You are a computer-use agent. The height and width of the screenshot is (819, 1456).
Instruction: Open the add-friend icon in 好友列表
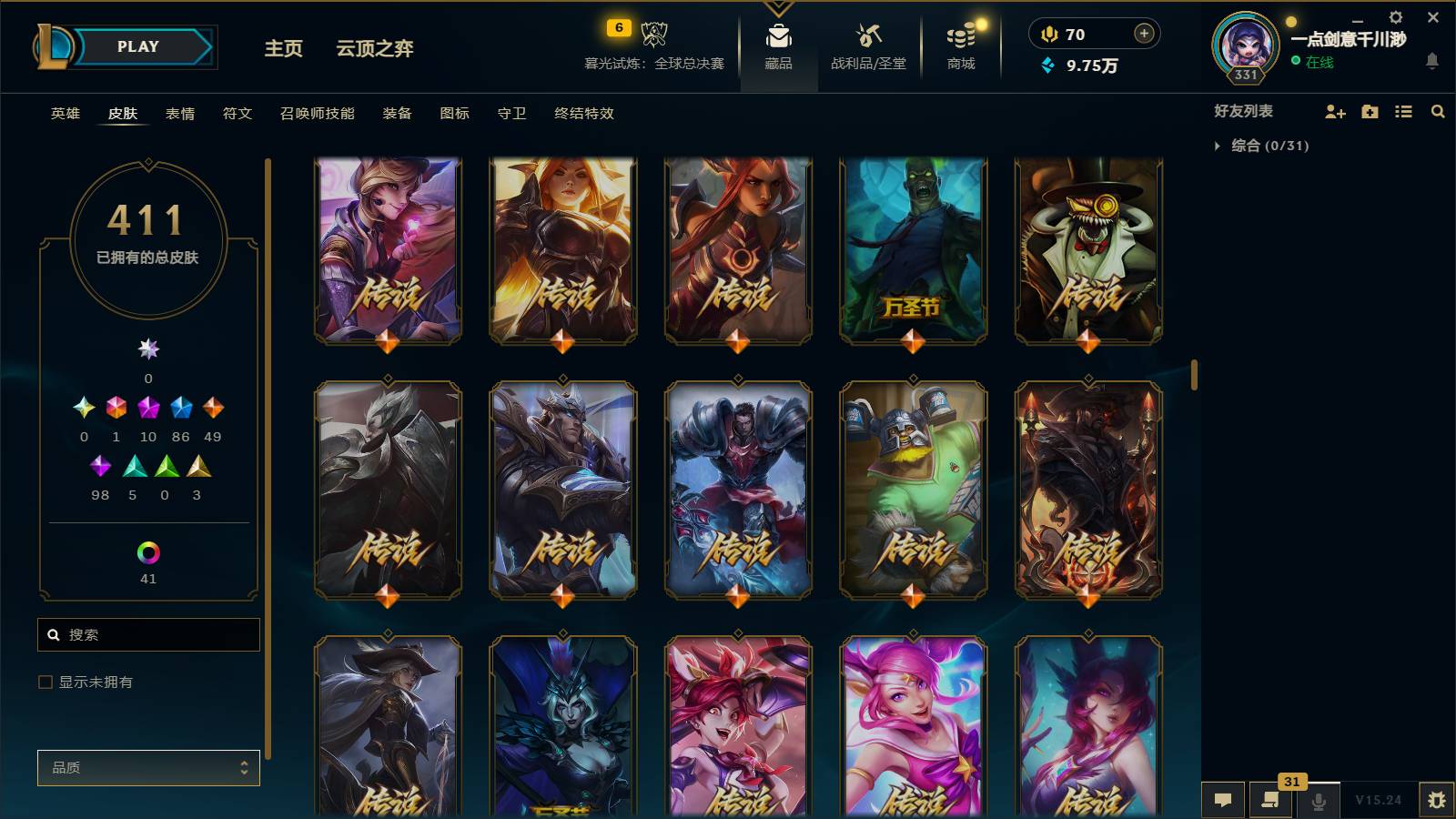(1334, 112)
